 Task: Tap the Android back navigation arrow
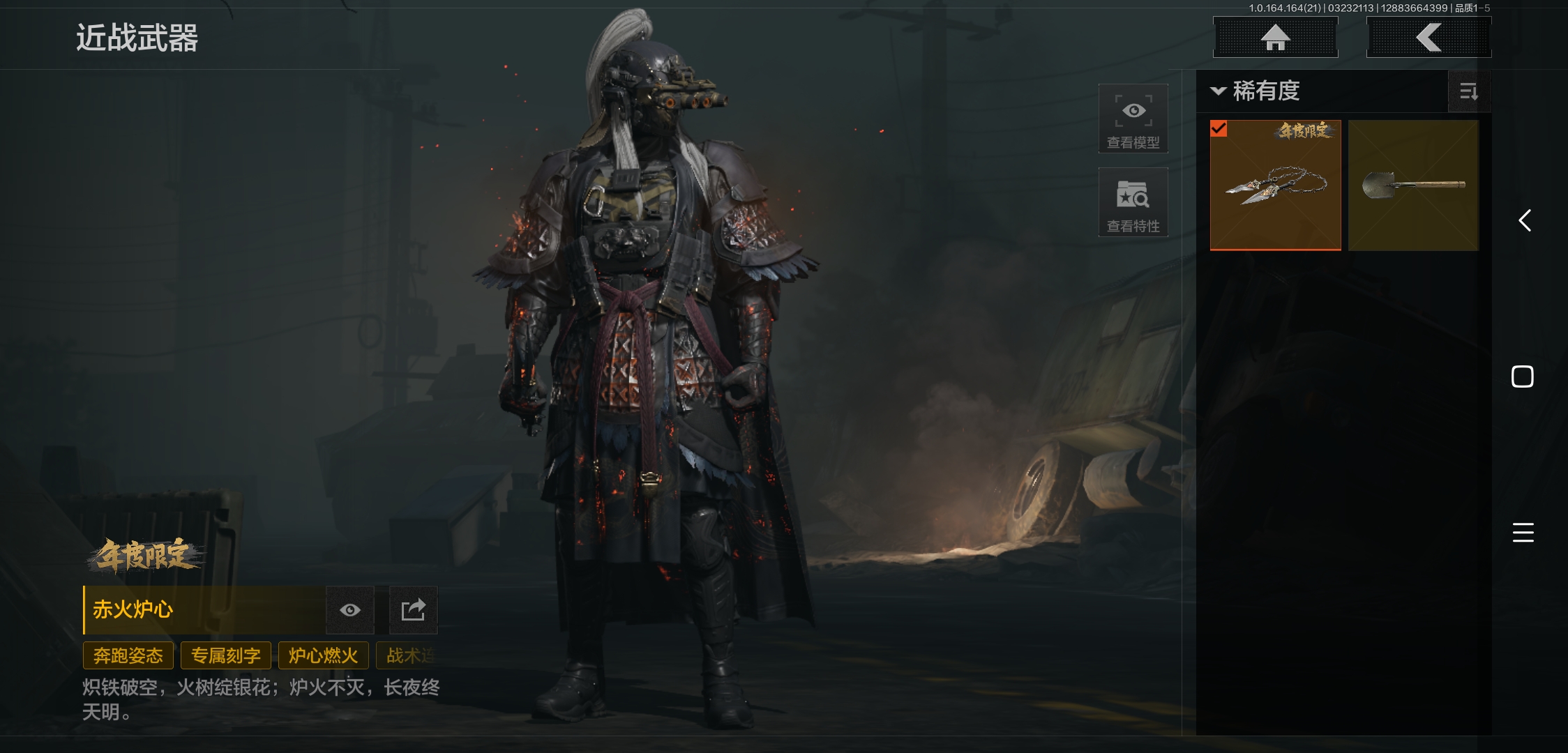(x=1525, y=221)
